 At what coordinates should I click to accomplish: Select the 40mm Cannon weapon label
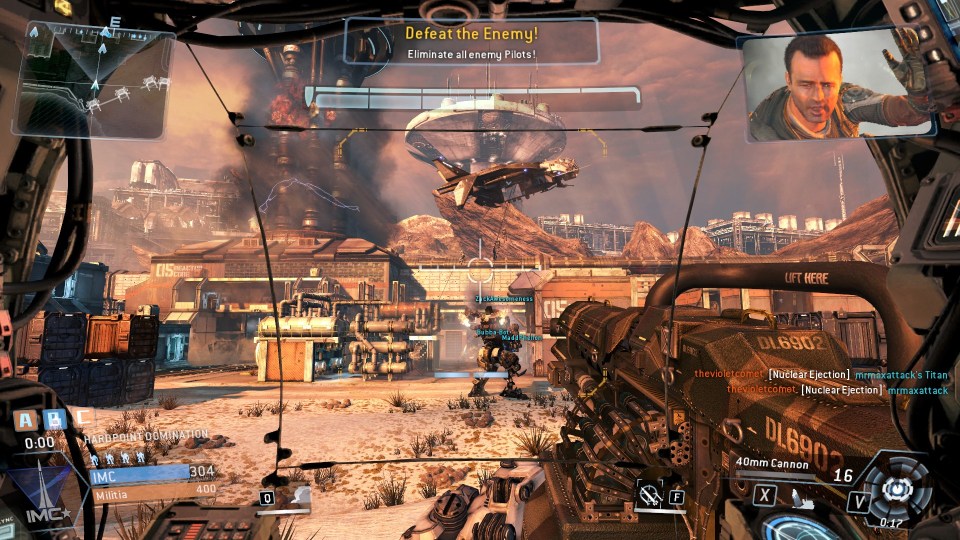[772, 463]
